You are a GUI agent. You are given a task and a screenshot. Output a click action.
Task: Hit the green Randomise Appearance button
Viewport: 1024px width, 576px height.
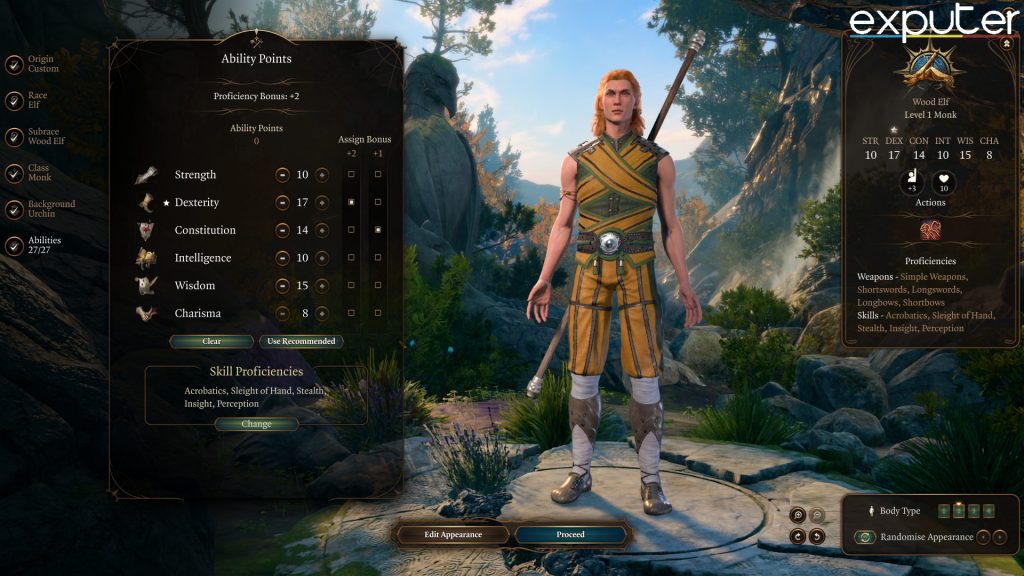click(866, 537)
